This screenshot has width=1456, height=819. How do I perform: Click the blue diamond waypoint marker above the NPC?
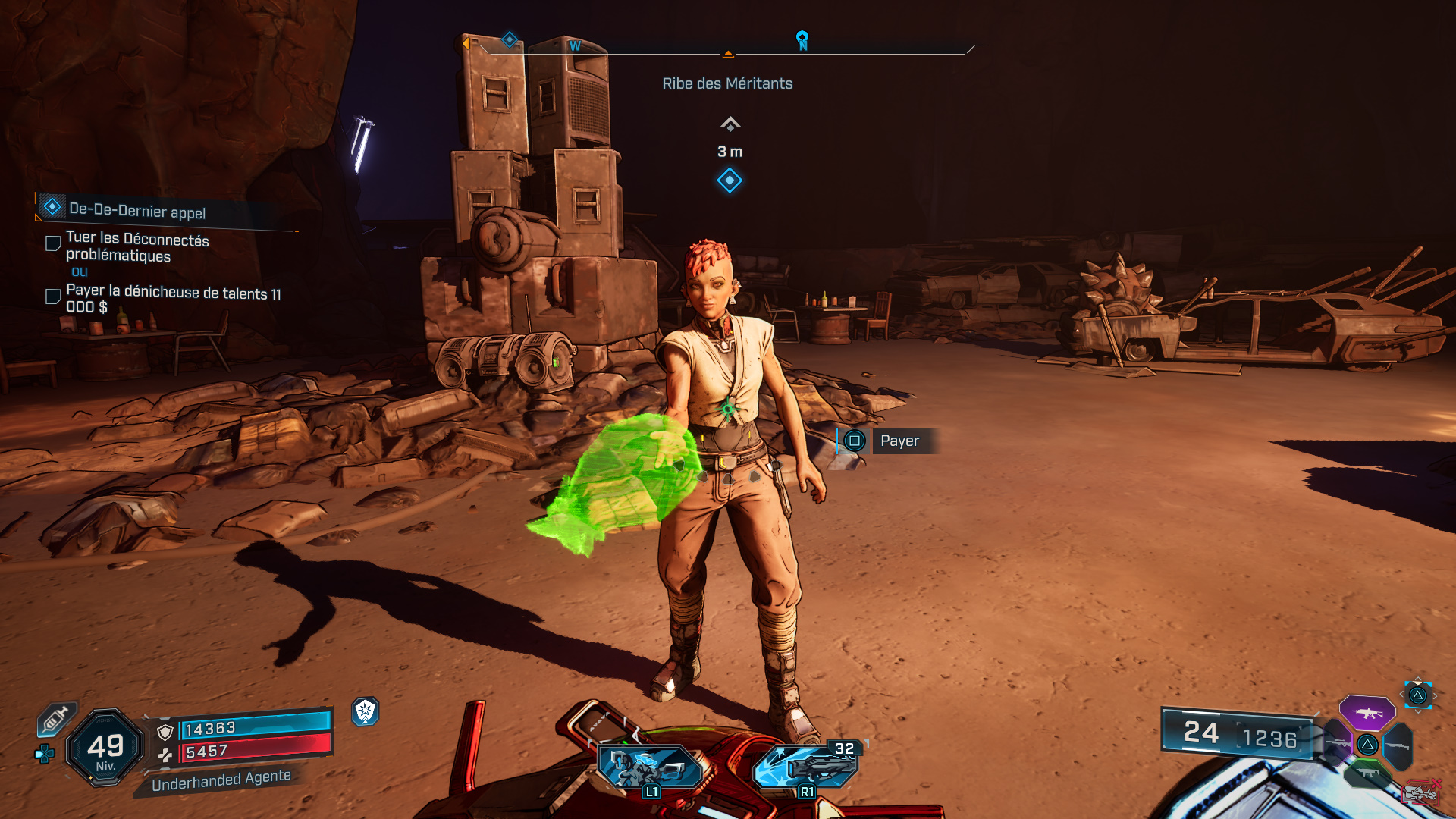(730, 180)
